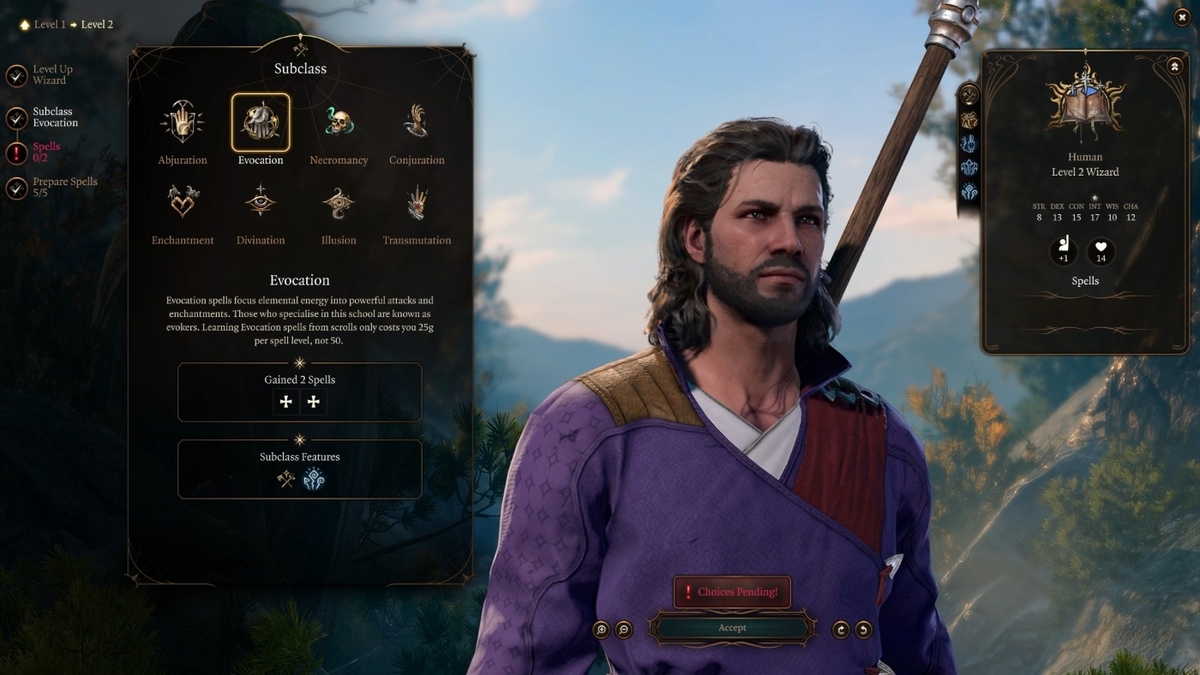The width and height of the screenshot is (1200, 675).
Task: Zoom out the character preview
Action: 624,629
